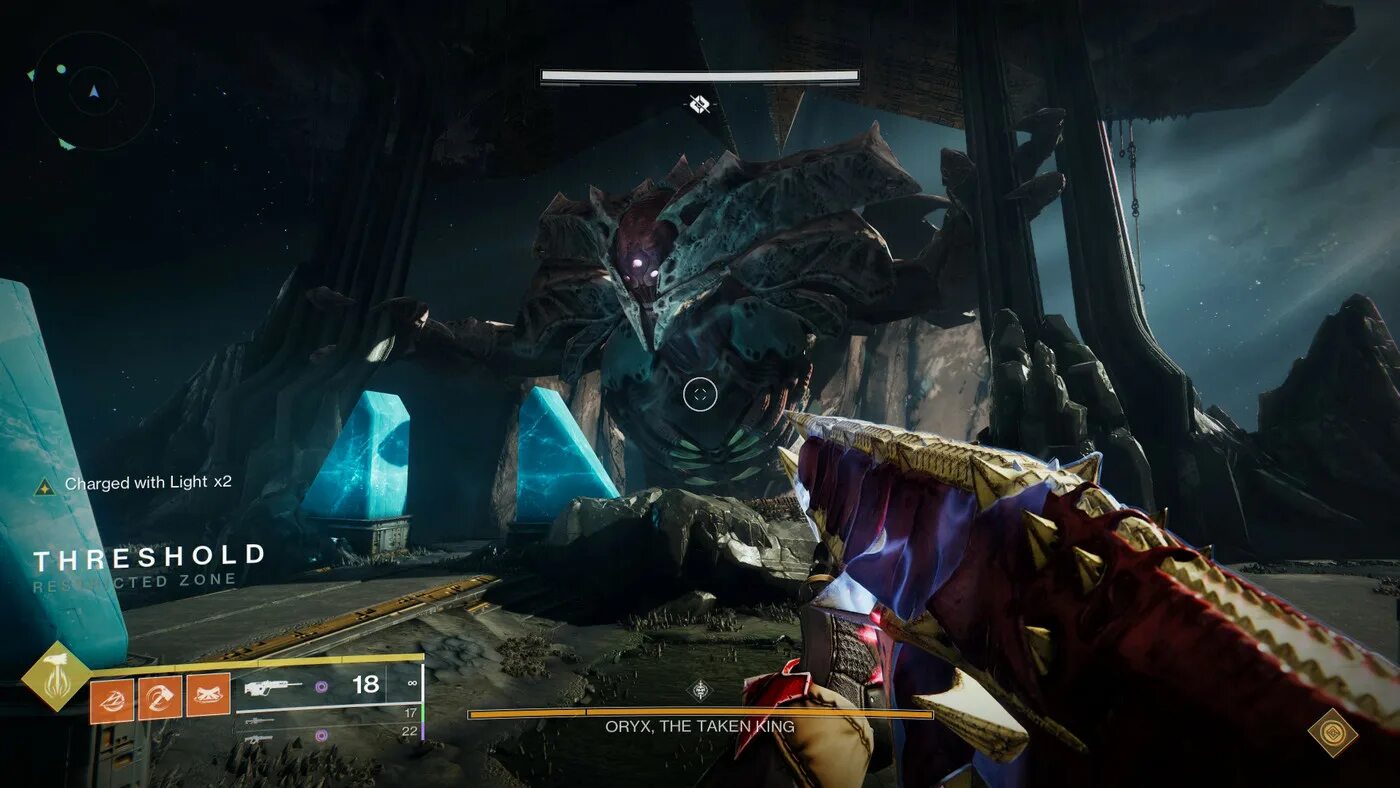Click the boss marker icon above Oryx

pos(700,103)
